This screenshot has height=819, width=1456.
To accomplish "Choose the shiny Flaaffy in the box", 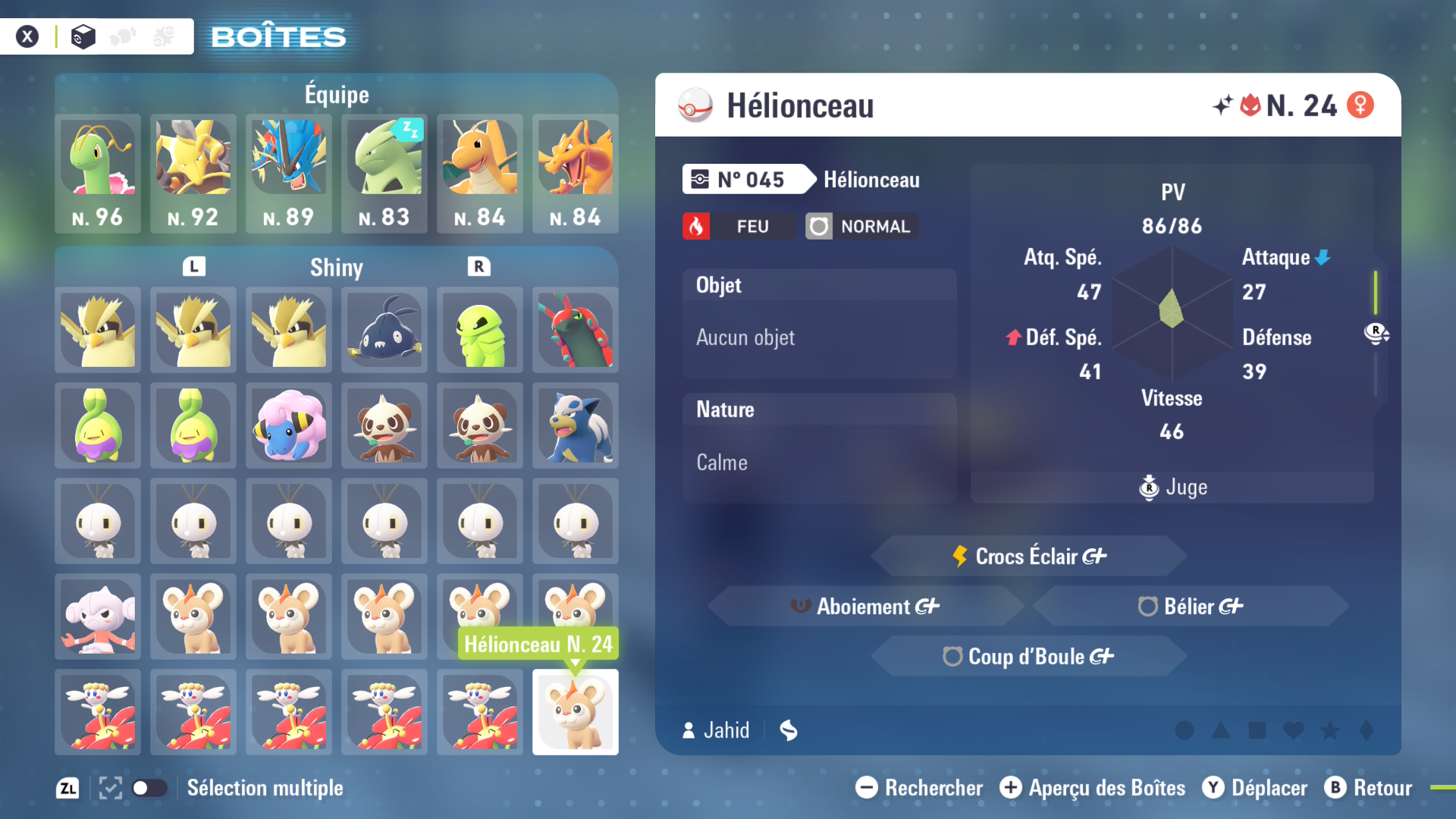I will [289, 426].
